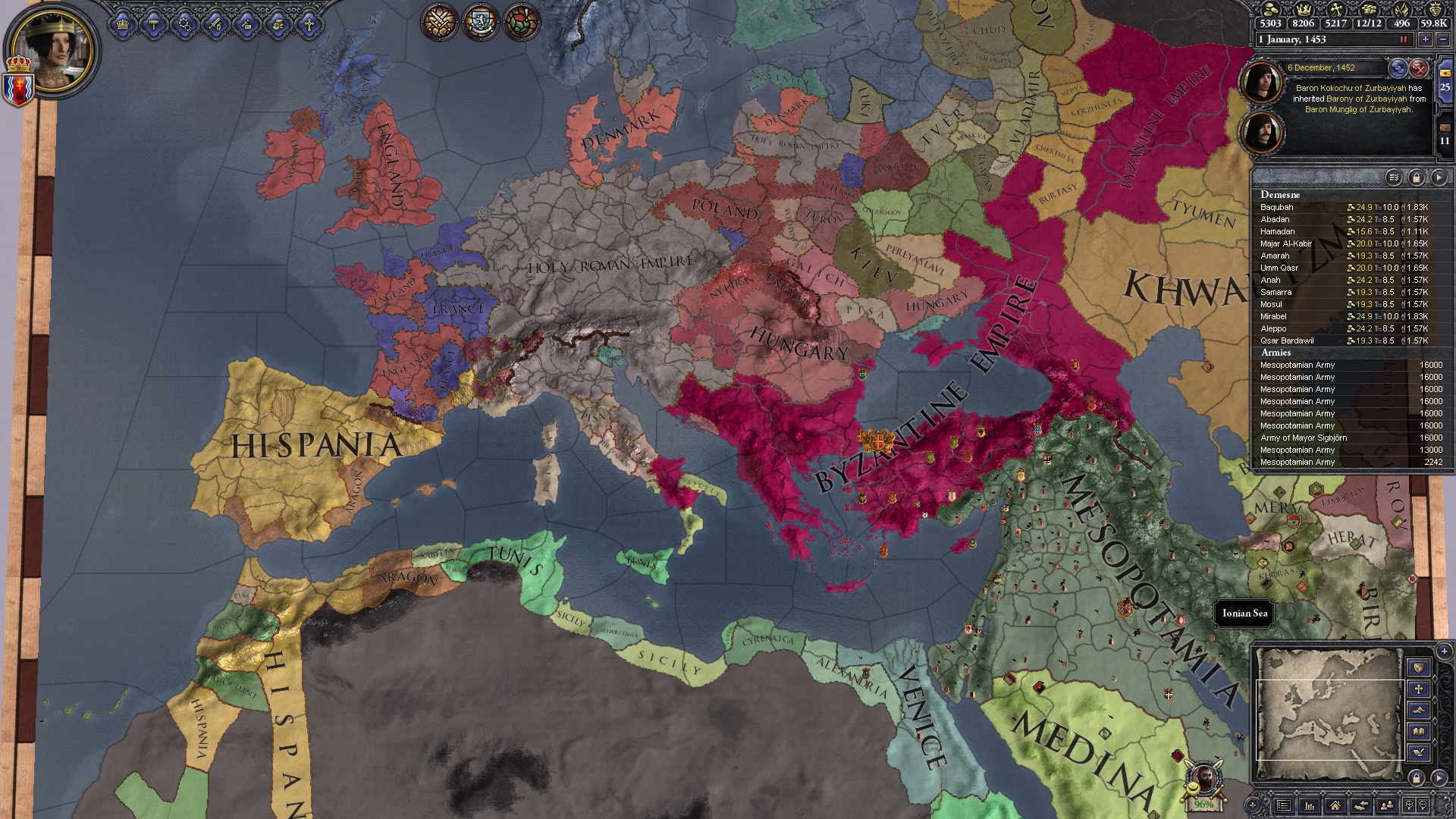Image resolution: width=1456 pixels, height=819 pixels.
Task: Toggle the outliner lock icon
Action: tap(1417, 177)
